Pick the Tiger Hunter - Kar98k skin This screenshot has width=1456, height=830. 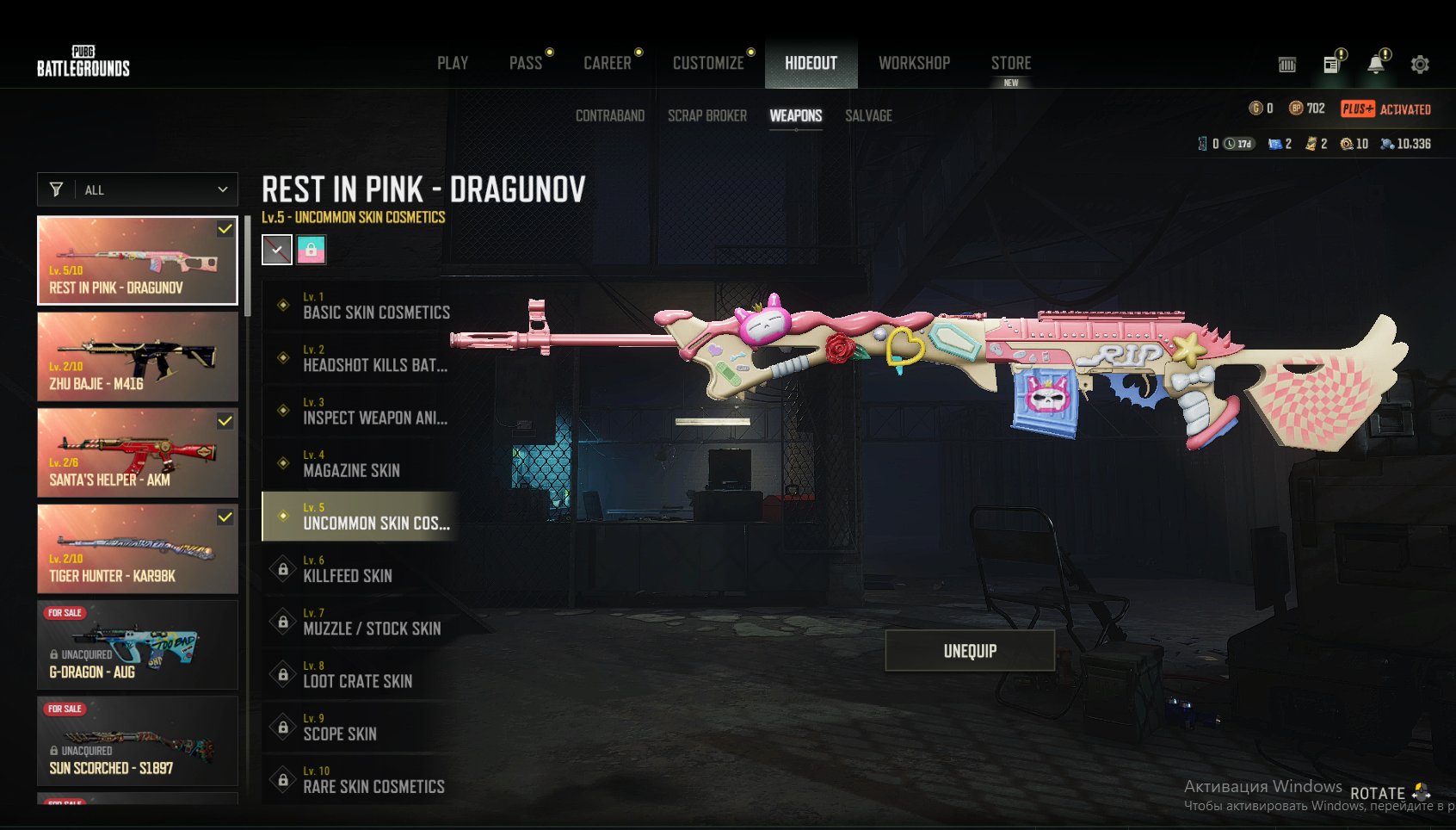point(138,549)
